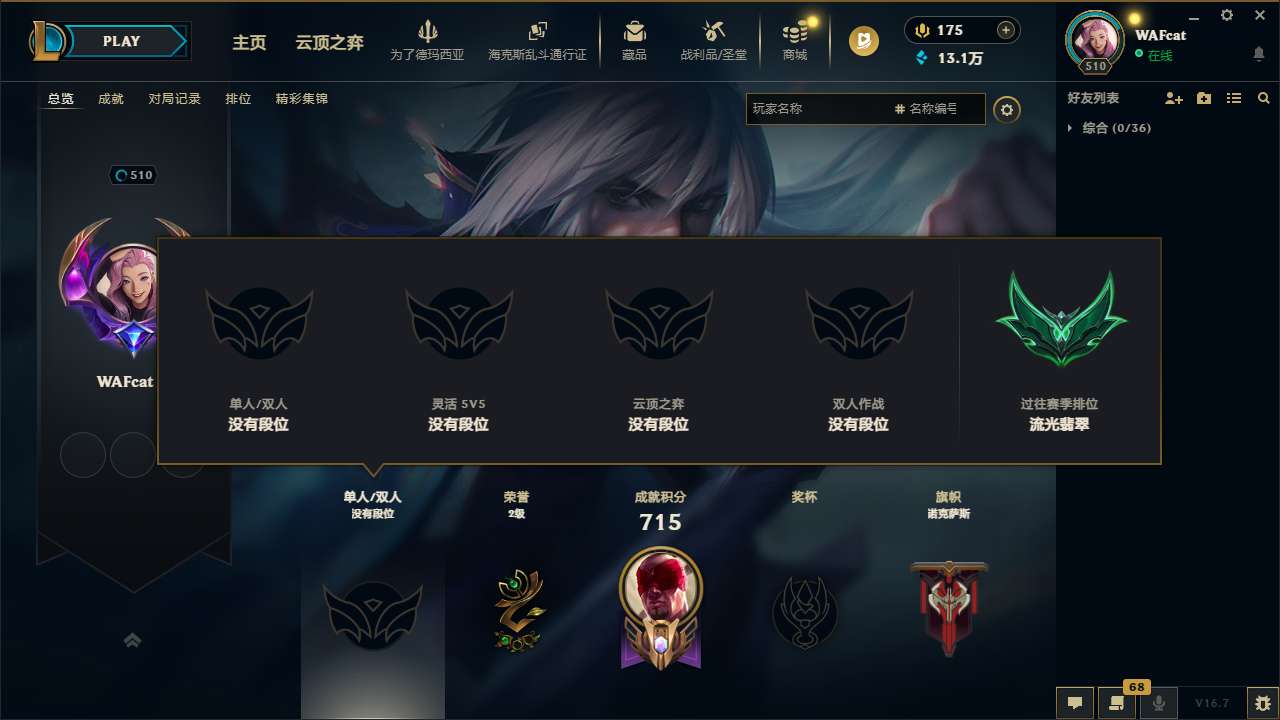Open the 商城 store bag icon
The width and height of the screenshot is (1280, 720).
795,31
